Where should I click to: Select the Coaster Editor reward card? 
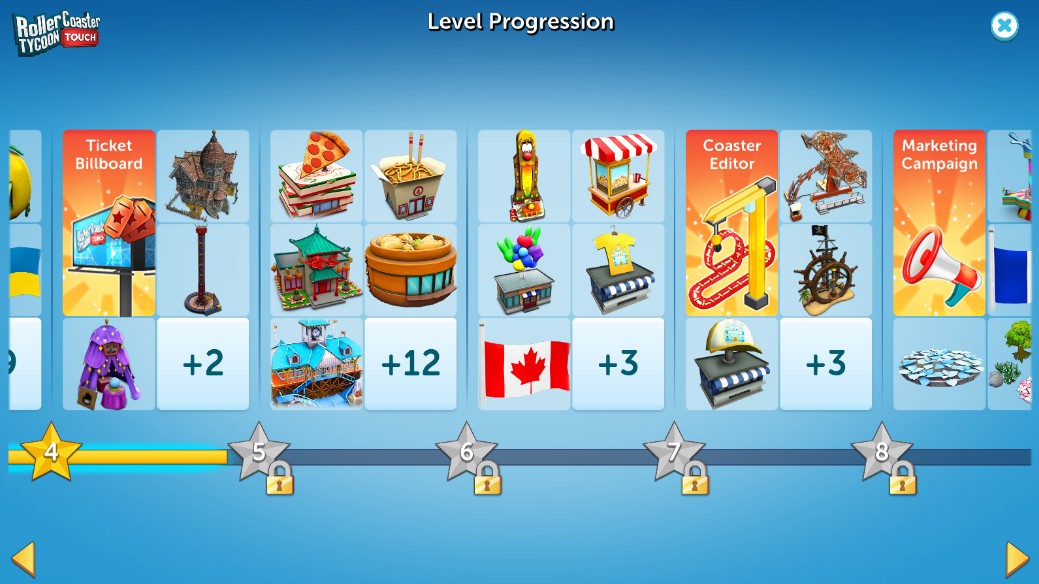tap(732, 223)
